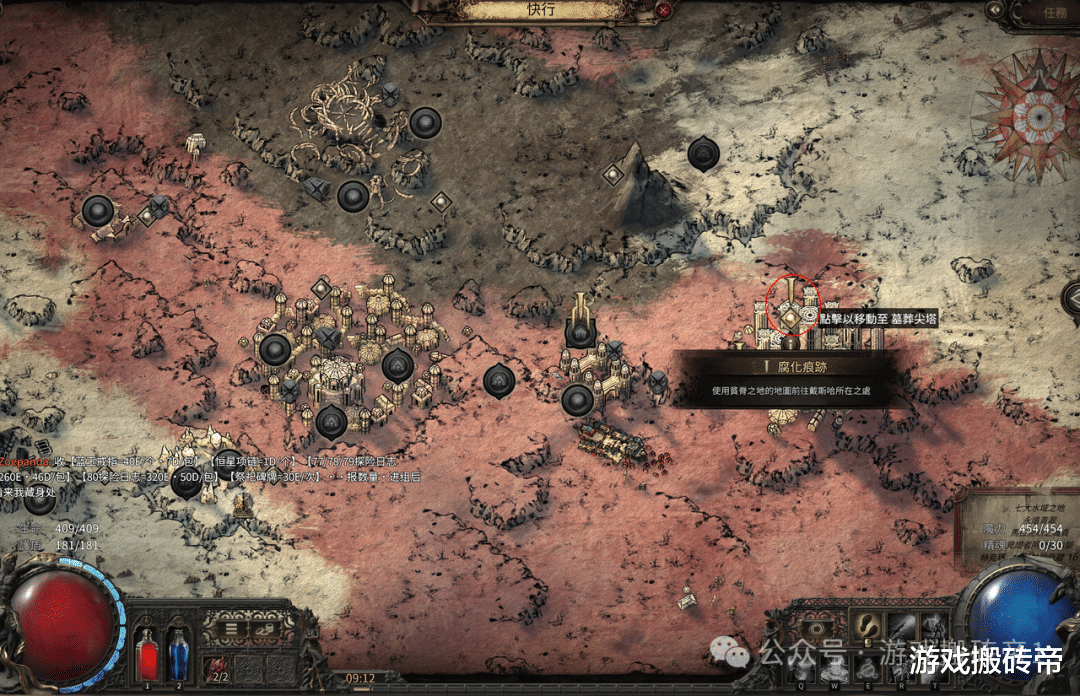Expand the arrow beside the 任務 button
The height and width of the screenshot is (696, 1080).
994,10
